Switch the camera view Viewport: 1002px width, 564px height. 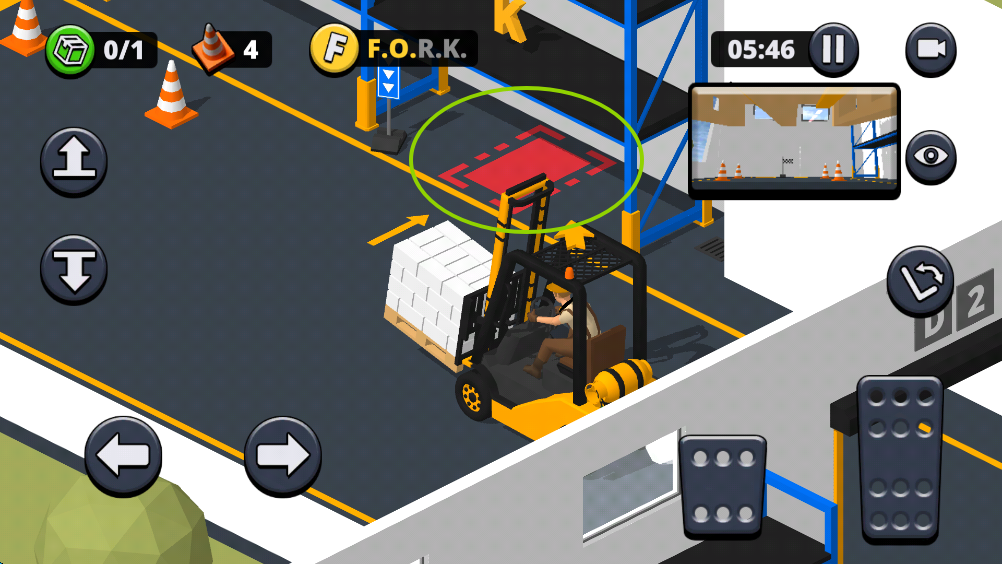click(x=930, y=49)
